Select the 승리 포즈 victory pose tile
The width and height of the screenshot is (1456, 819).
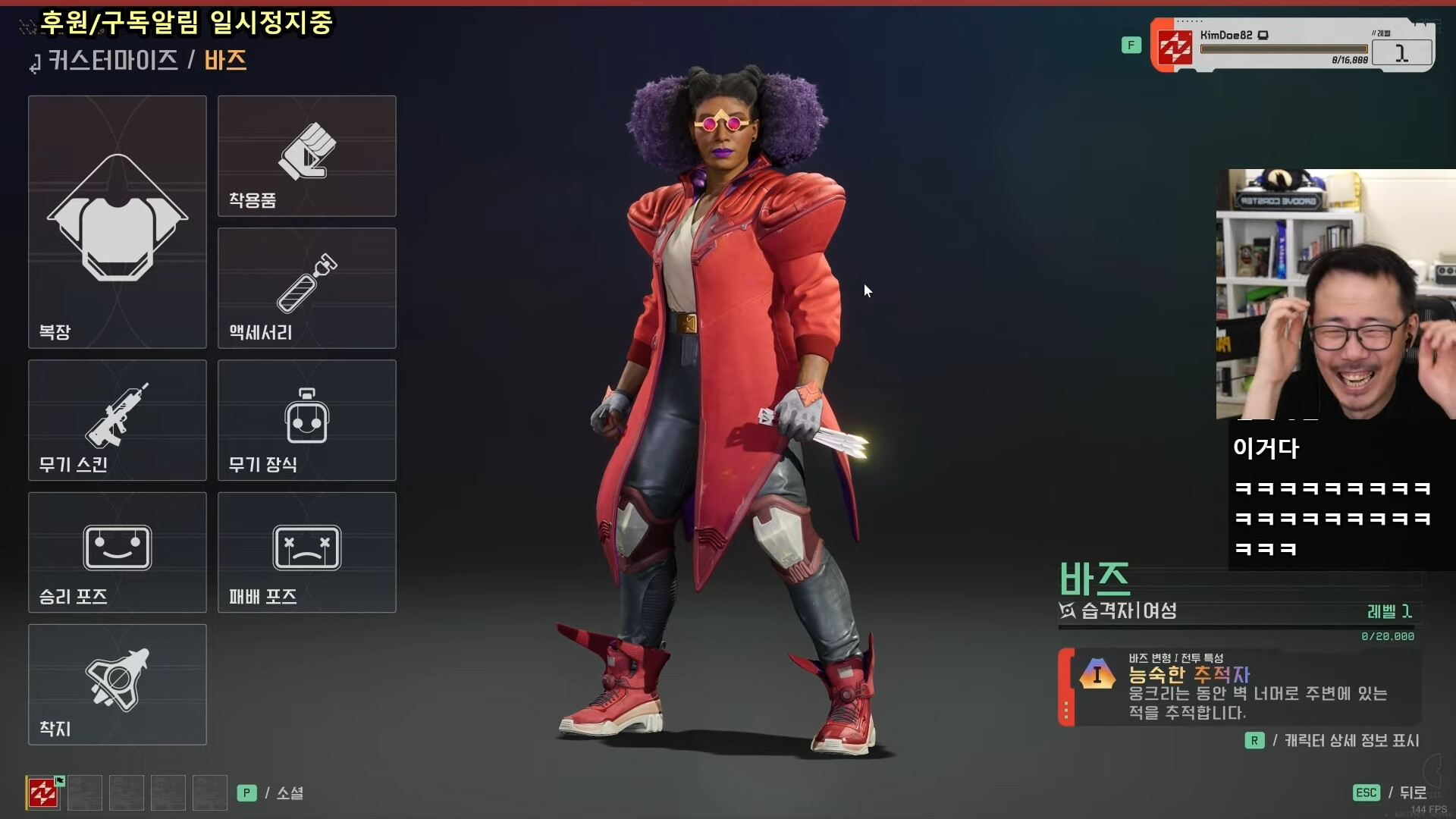pyautogui.click(x=118, y=552)
